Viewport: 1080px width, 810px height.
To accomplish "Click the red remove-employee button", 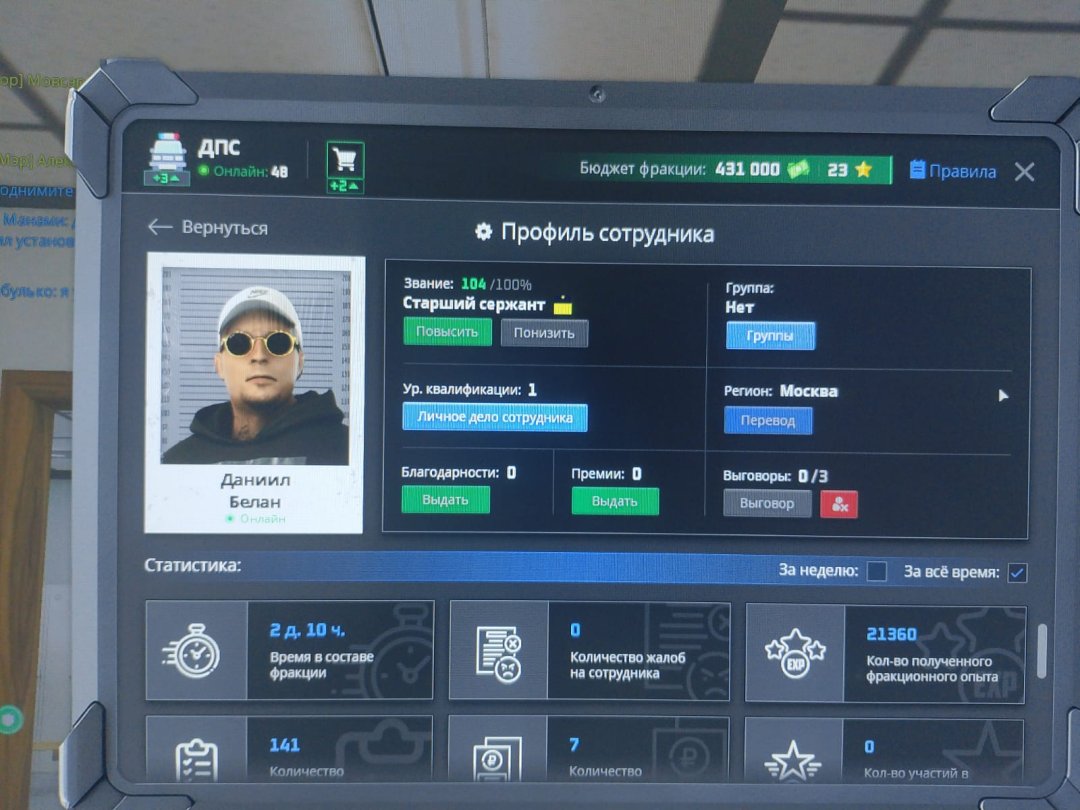I will pyautogui.click(x=839, y=505).
